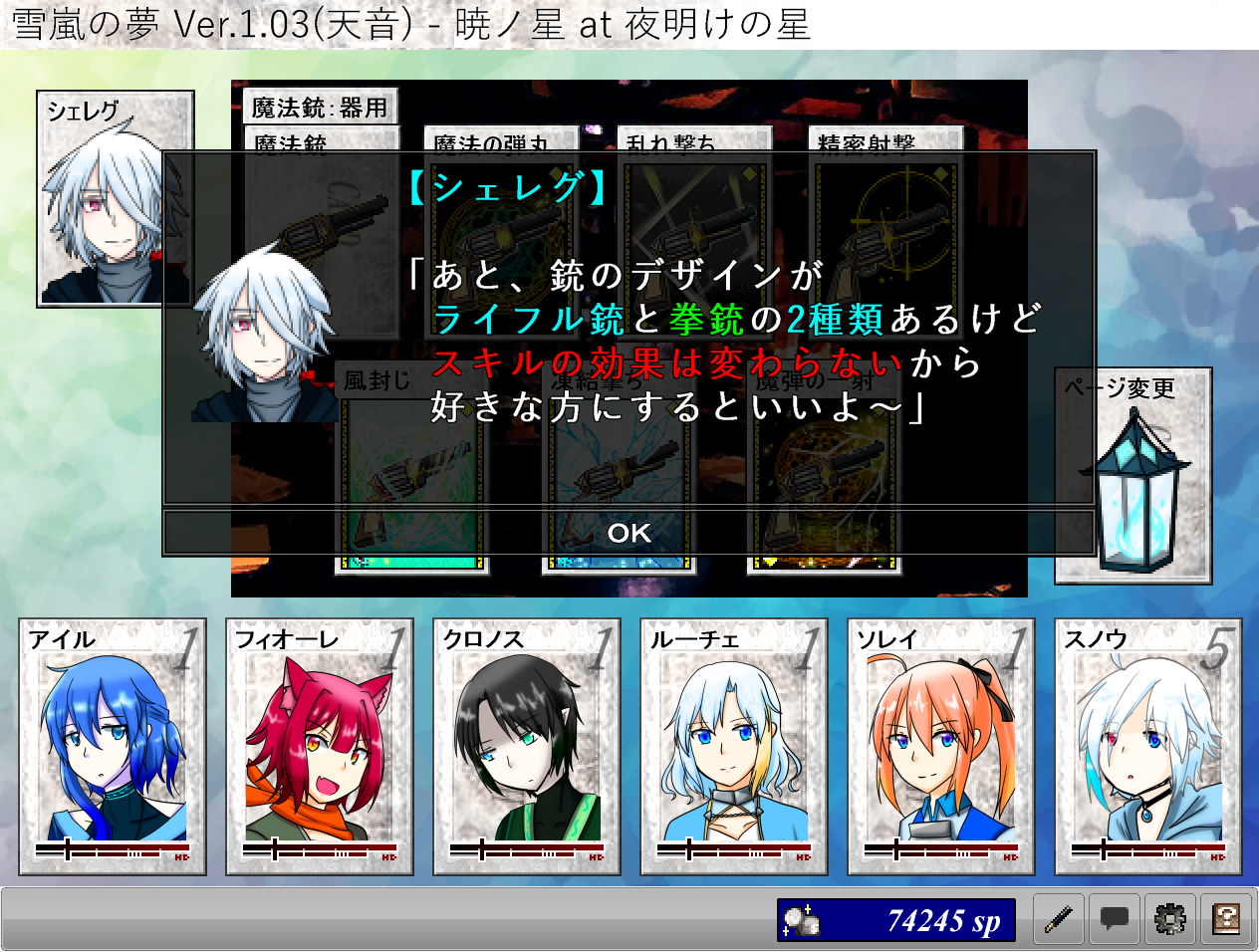
Task: Choose the フィオーレ character card
Action: pyautogui.click(x=320, y=747)
